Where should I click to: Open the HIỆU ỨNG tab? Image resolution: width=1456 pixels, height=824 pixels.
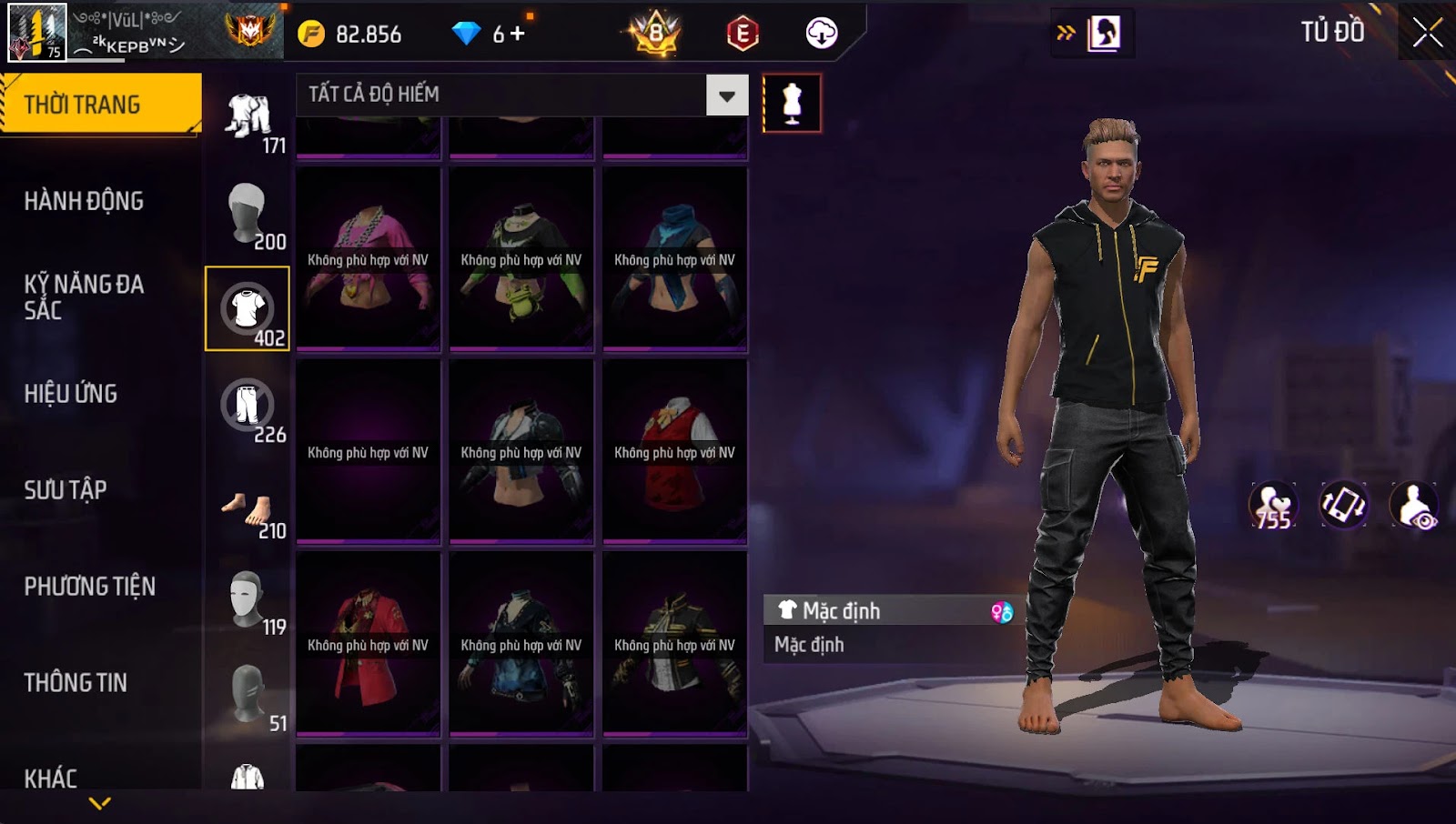coord(71,394)
